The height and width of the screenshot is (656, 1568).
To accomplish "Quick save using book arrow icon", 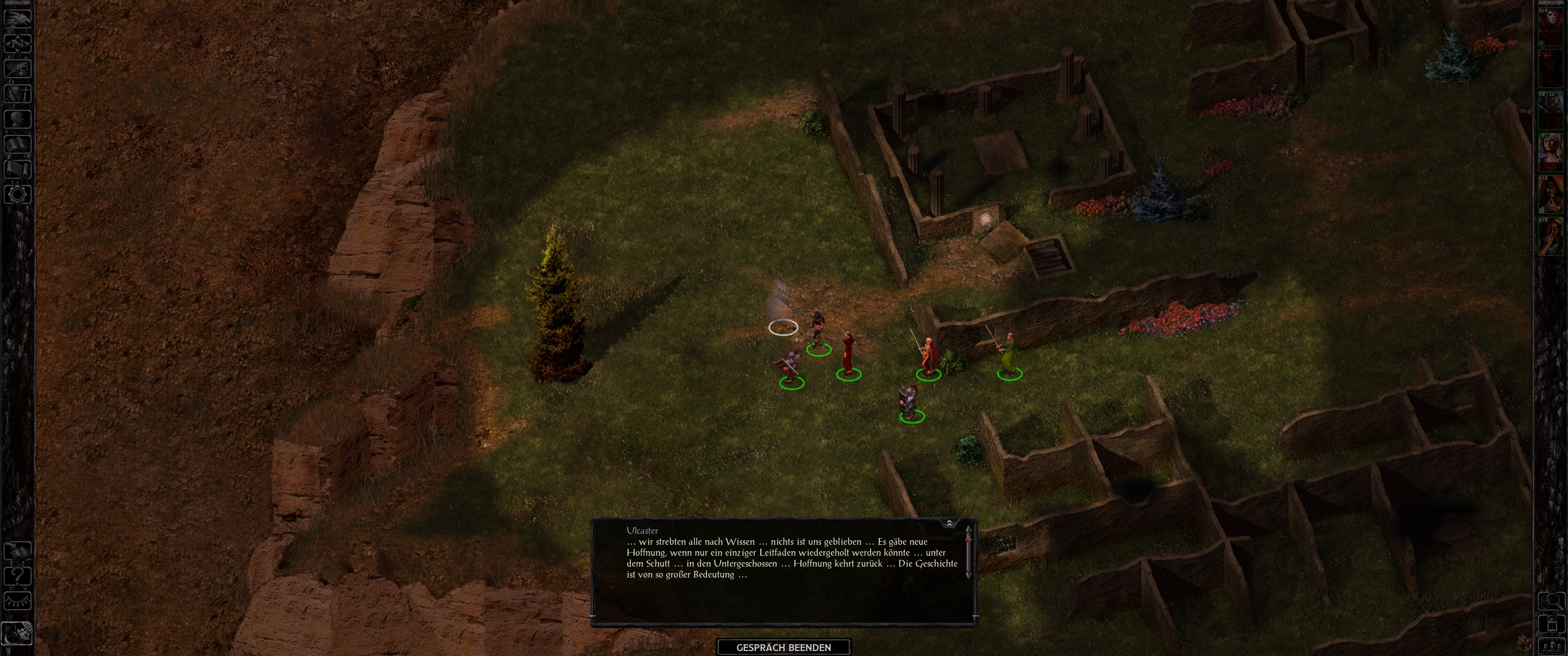I will [x=18, y=550].
